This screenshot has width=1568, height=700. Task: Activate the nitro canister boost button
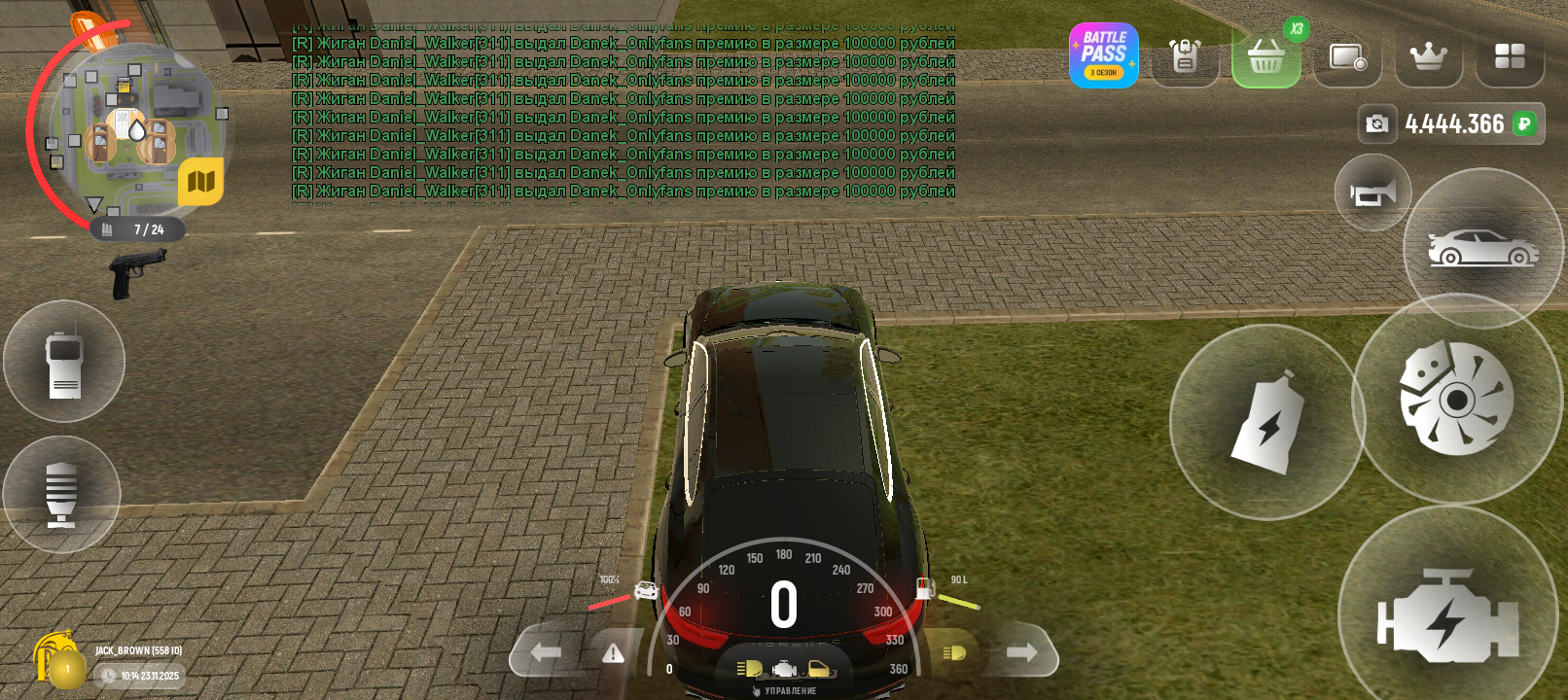click(x=1266, y=422)
